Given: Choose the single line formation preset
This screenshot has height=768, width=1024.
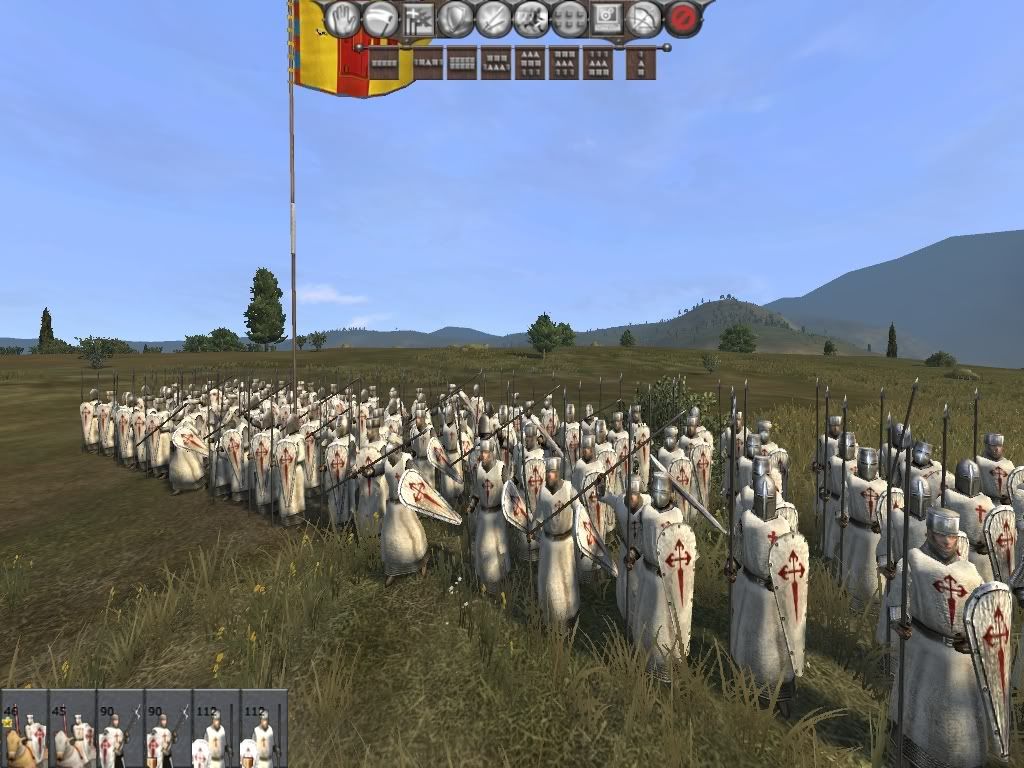Looking at the screenshot, I should click(x=384, y=63).
